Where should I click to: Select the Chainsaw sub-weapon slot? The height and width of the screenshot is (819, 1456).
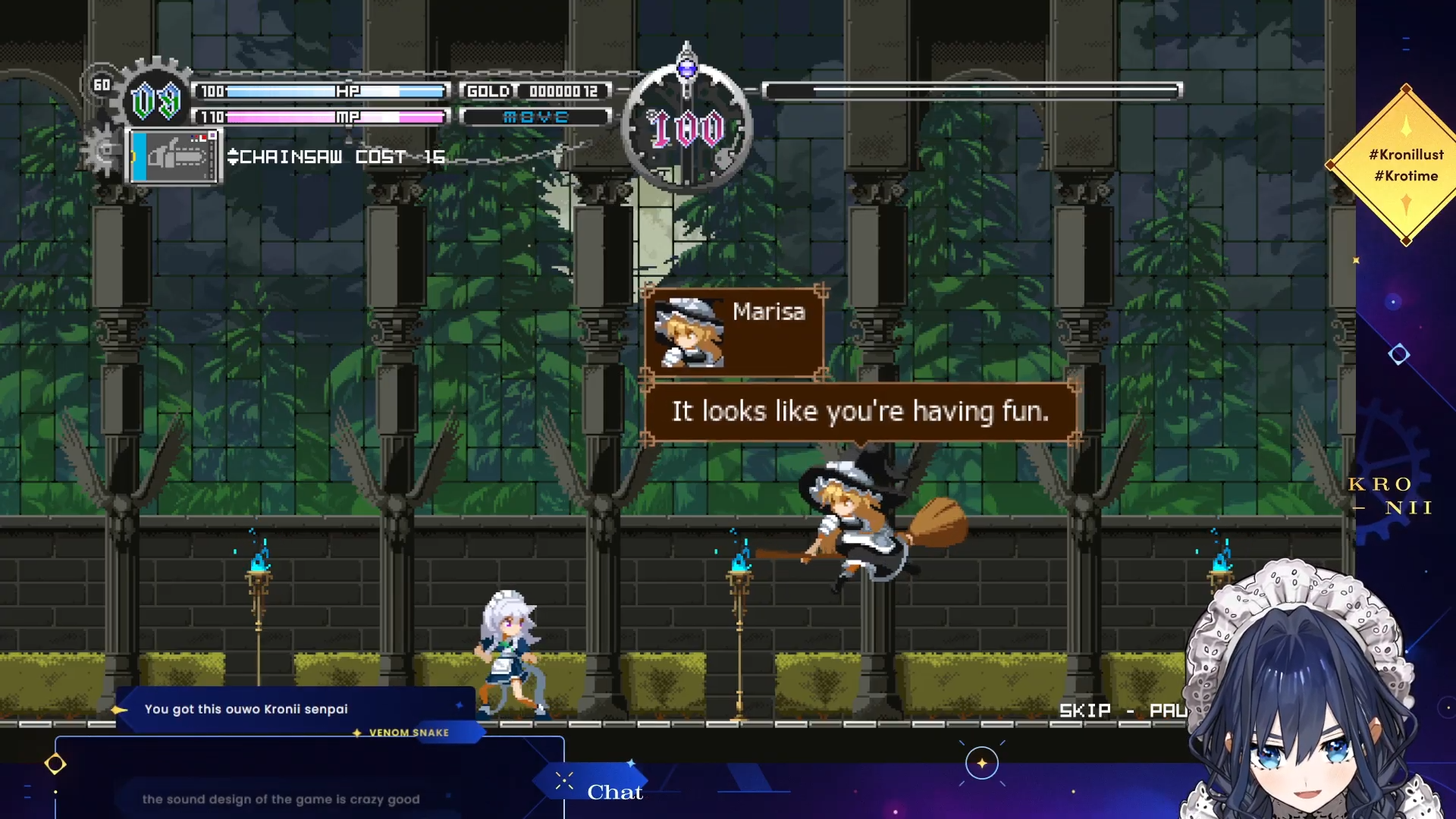tap(175, 156)
